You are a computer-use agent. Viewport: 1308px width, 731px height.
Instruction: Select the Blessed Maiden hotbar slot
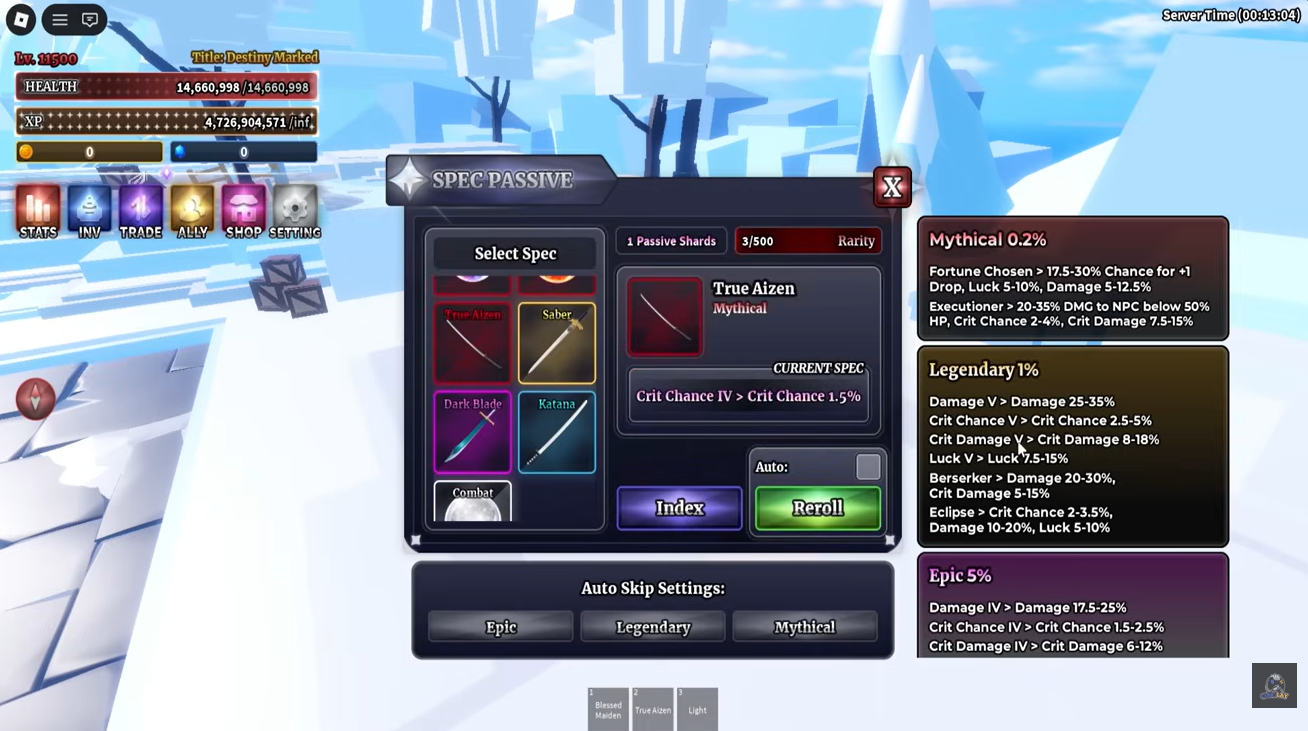608,709
